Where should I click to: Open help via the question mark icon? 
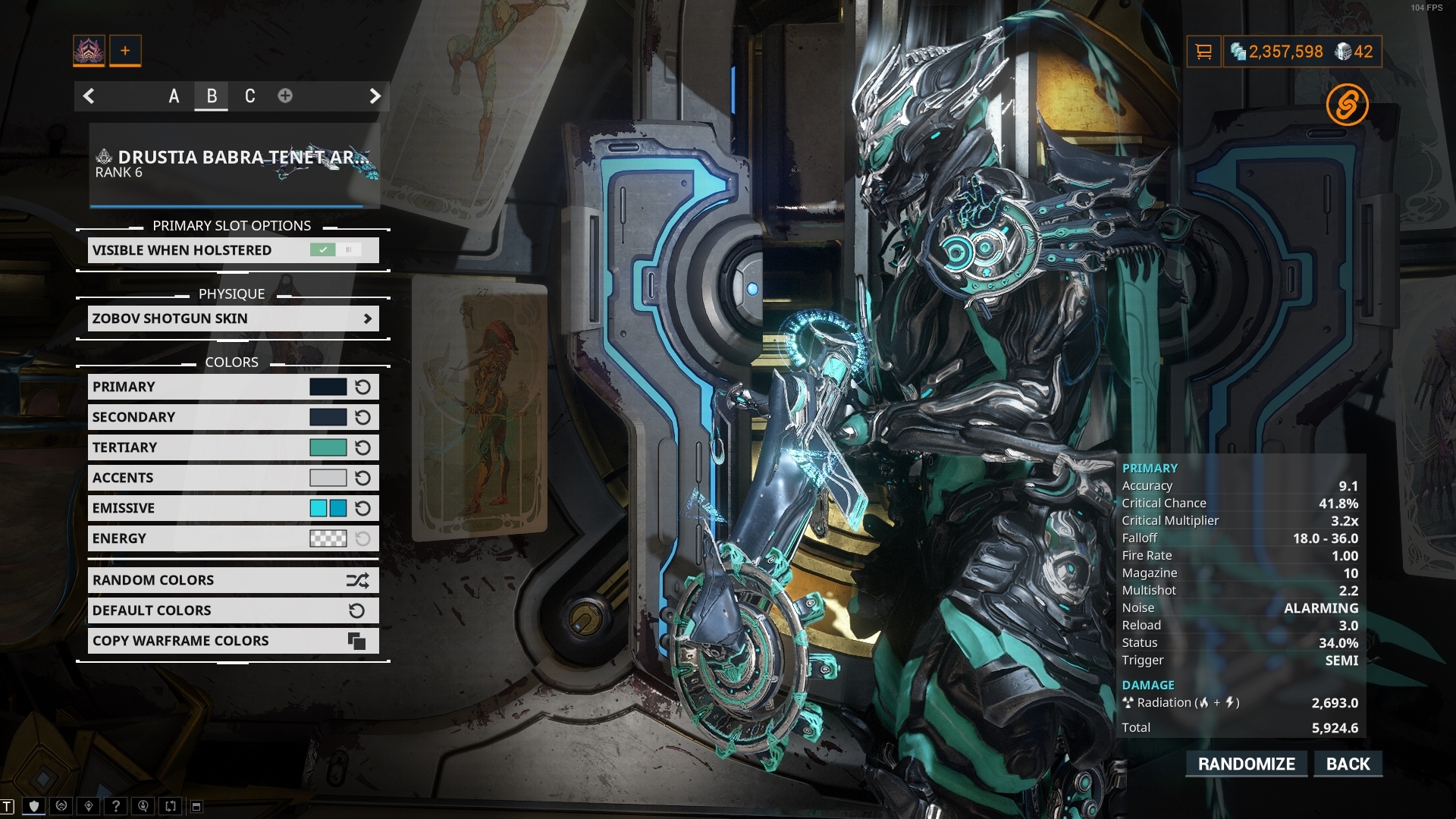(115, 805)
